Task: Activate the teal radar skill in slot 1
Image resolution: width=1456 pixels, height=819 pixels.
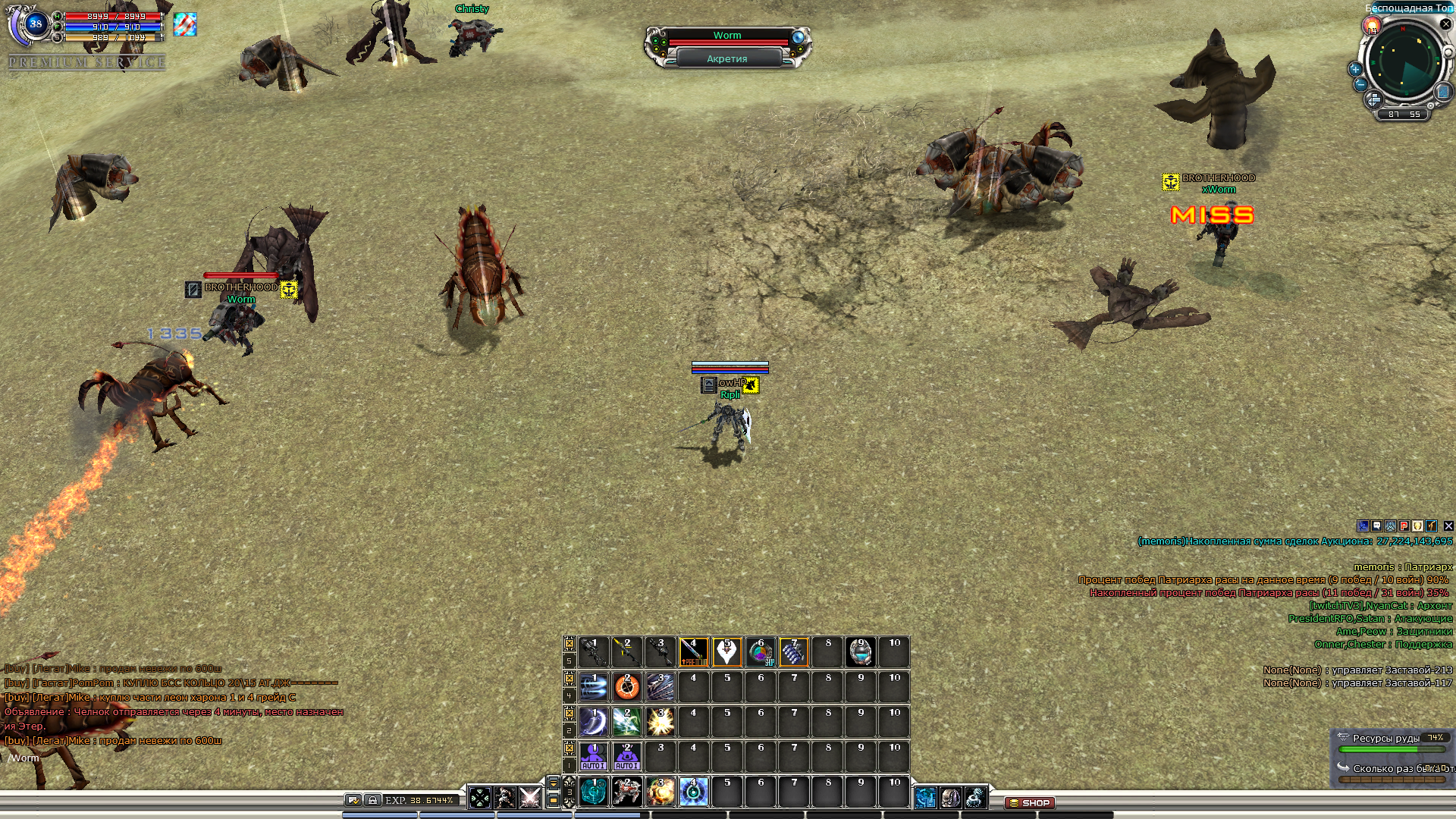Action: click(593, 792)
